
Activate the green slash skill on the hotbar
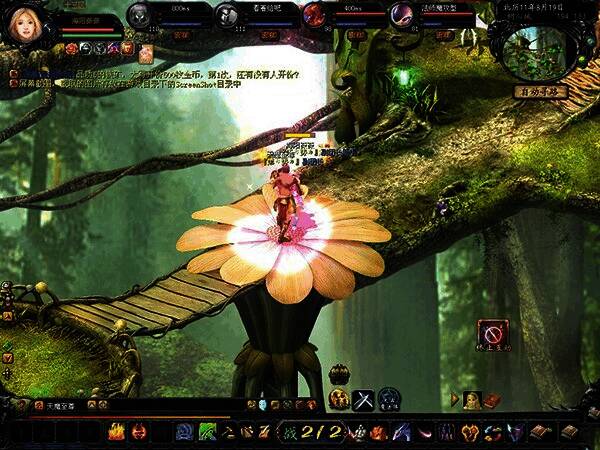tap(208, 432)
